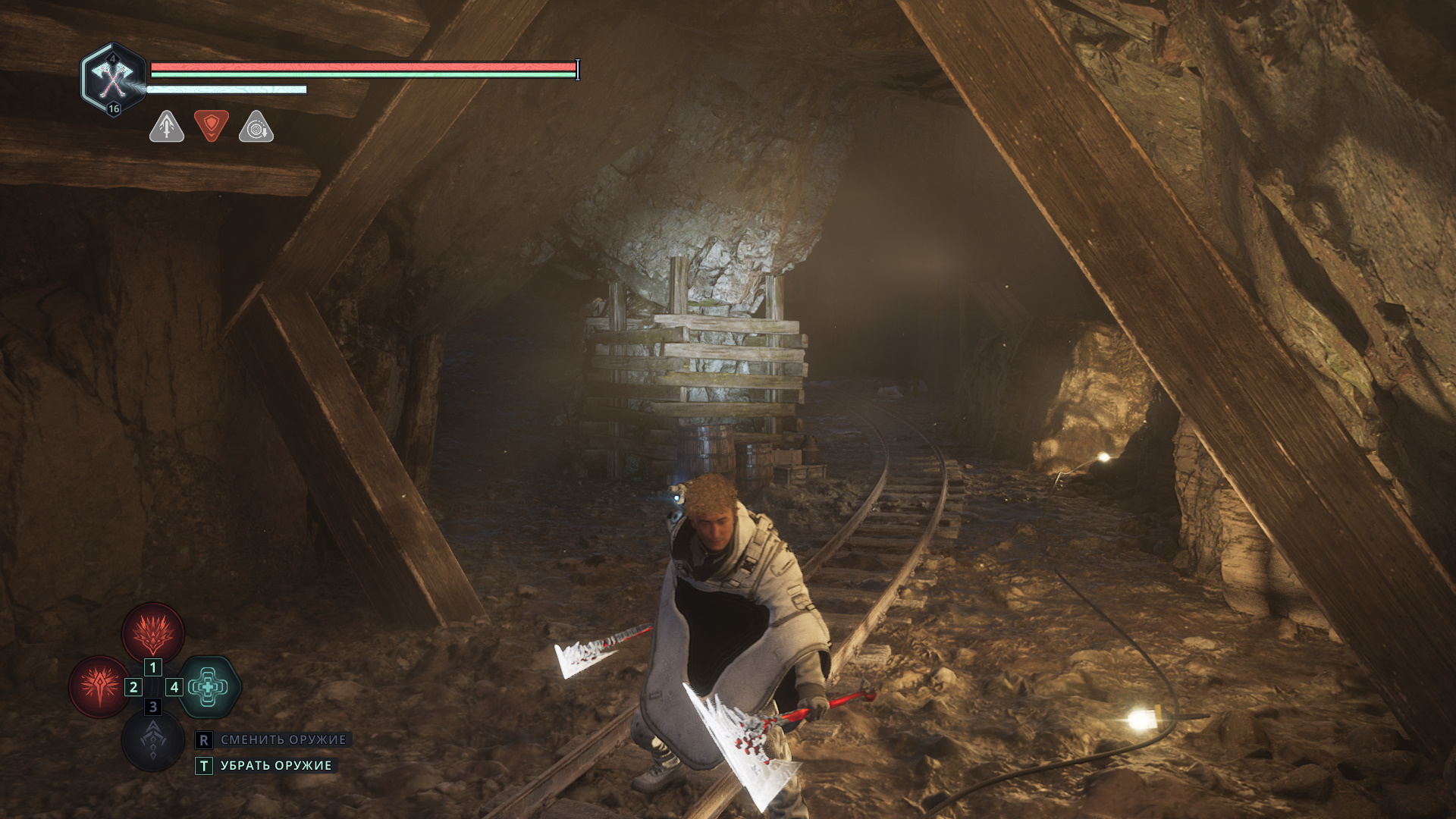Select the dark arrowhead ability slot
This screenshot has height=819, width=1456.
click(x=153, y=739)
